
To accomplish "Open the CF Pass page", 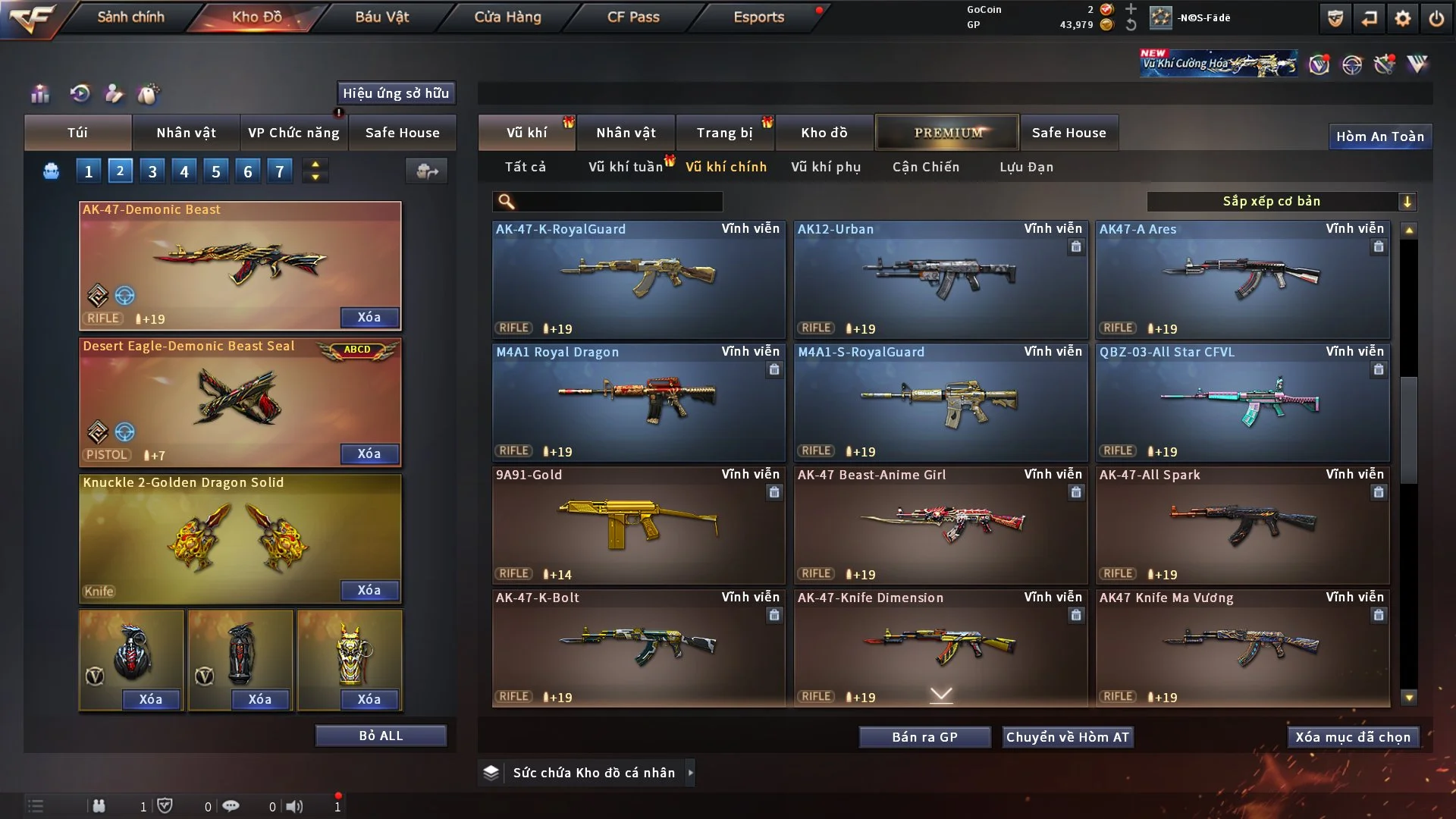I will [633, 17].
